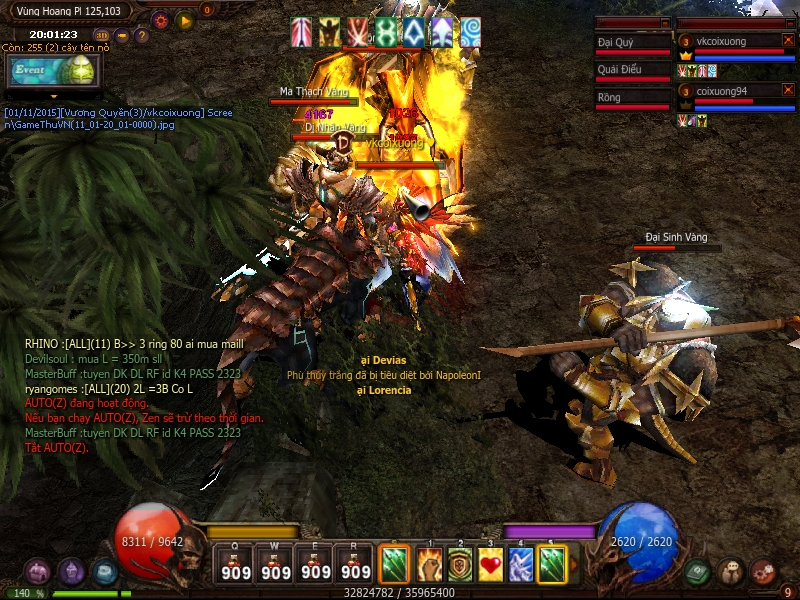The height and width of the screenshot is (600, 800).
Task: Activate the fist skill in slot 1
Action: pos(430,564)
